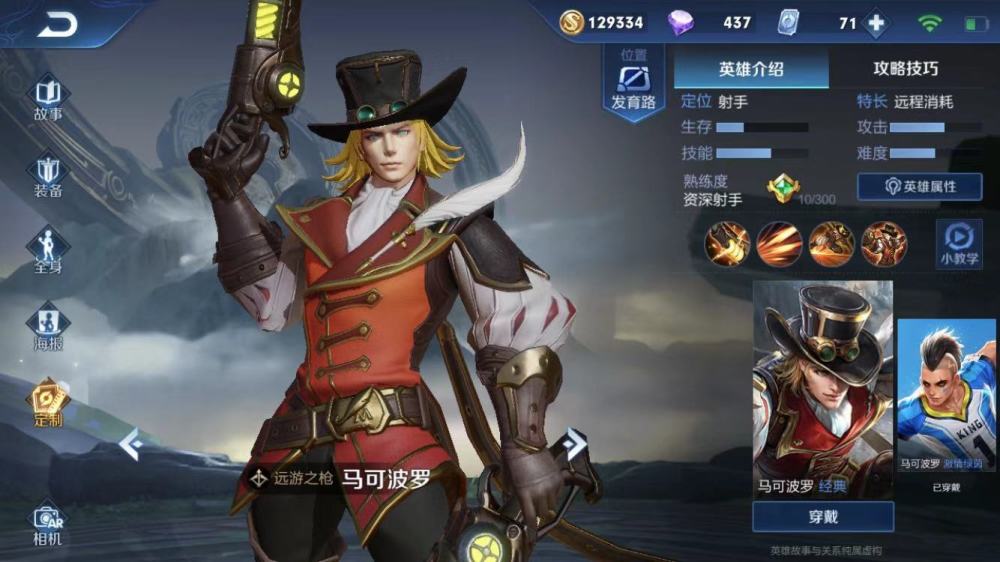1000x562 pixels.
Task: Go back with the return arrow
Action: pyautogui.click(x=58, y=24)
